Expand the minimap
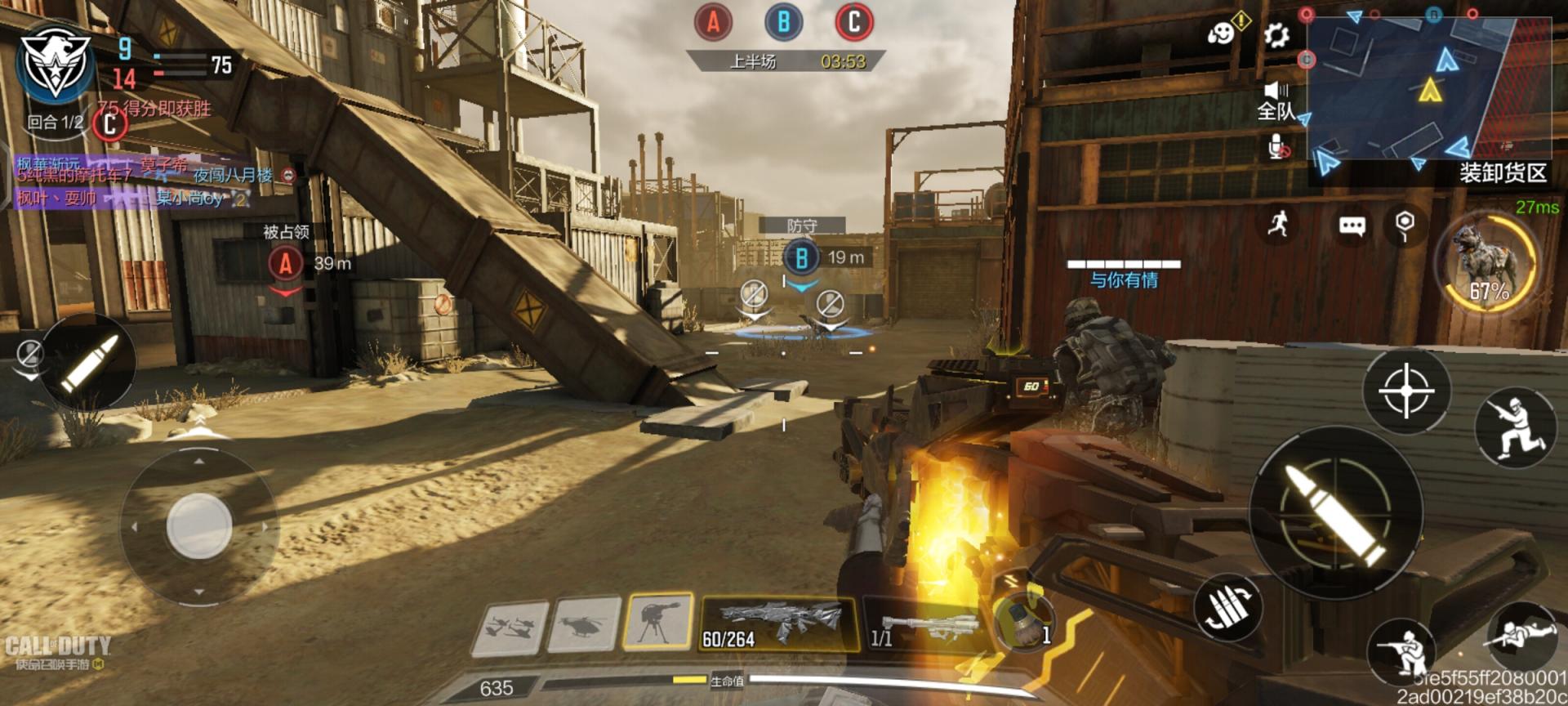This screenshot has width=1568, height=706. click(x=1429, y=87)
